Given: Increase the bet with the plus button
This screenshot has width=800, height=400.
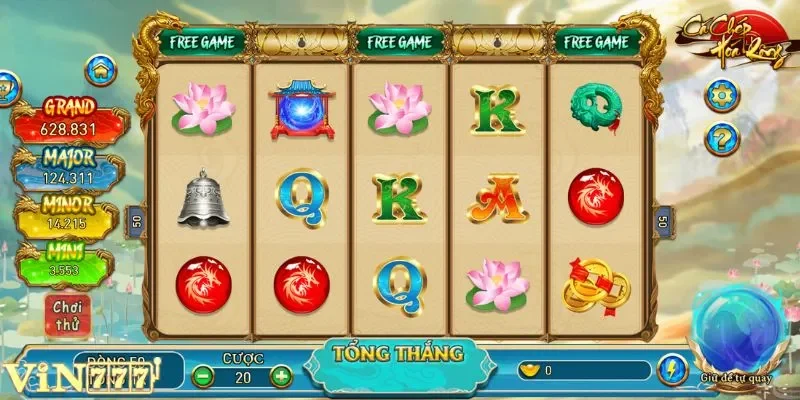Looking at the screenshot, I should pyautogui.click(x=281, y=376).
